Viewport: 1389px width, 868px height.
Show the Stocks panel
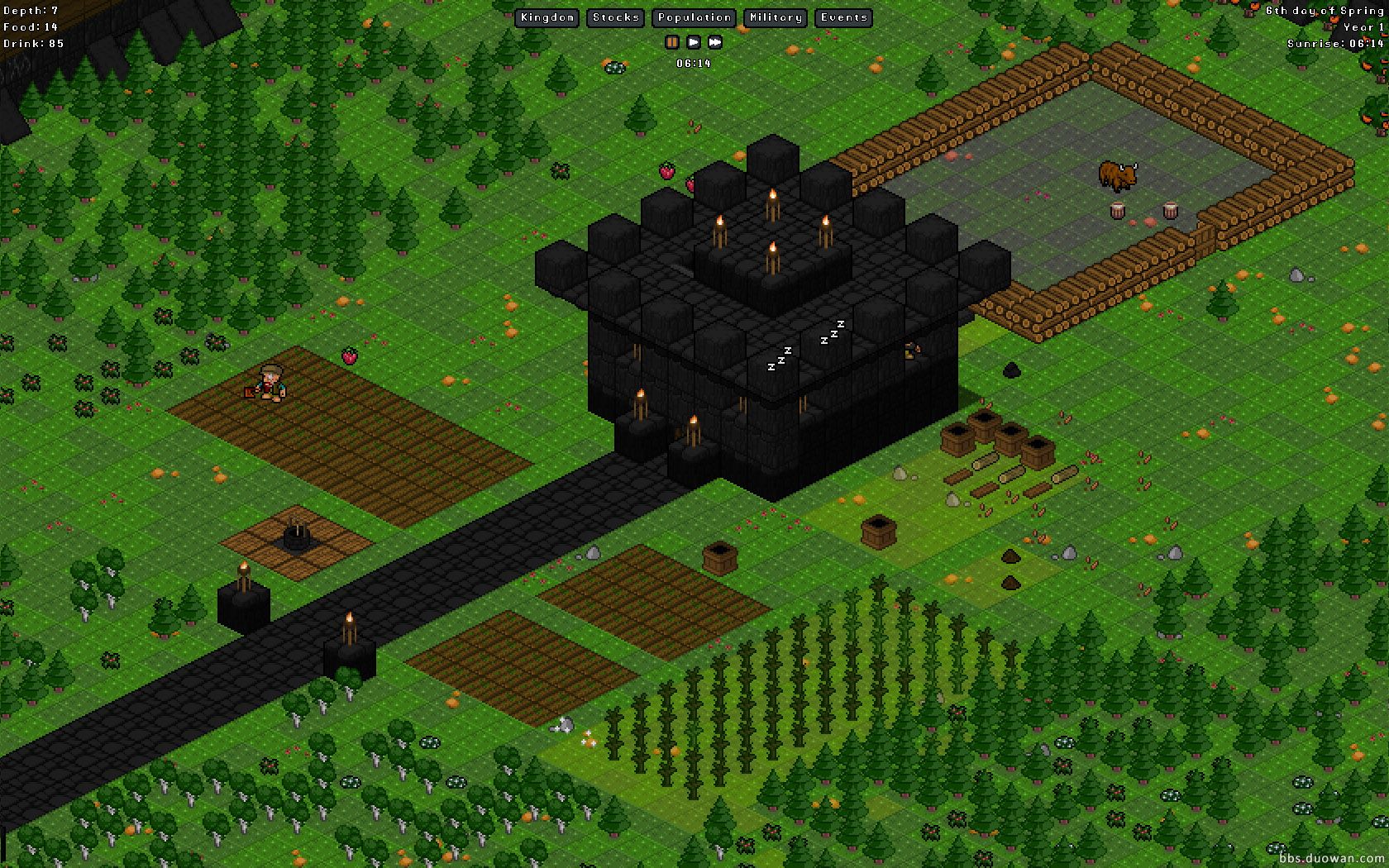(x=616, y=17)
